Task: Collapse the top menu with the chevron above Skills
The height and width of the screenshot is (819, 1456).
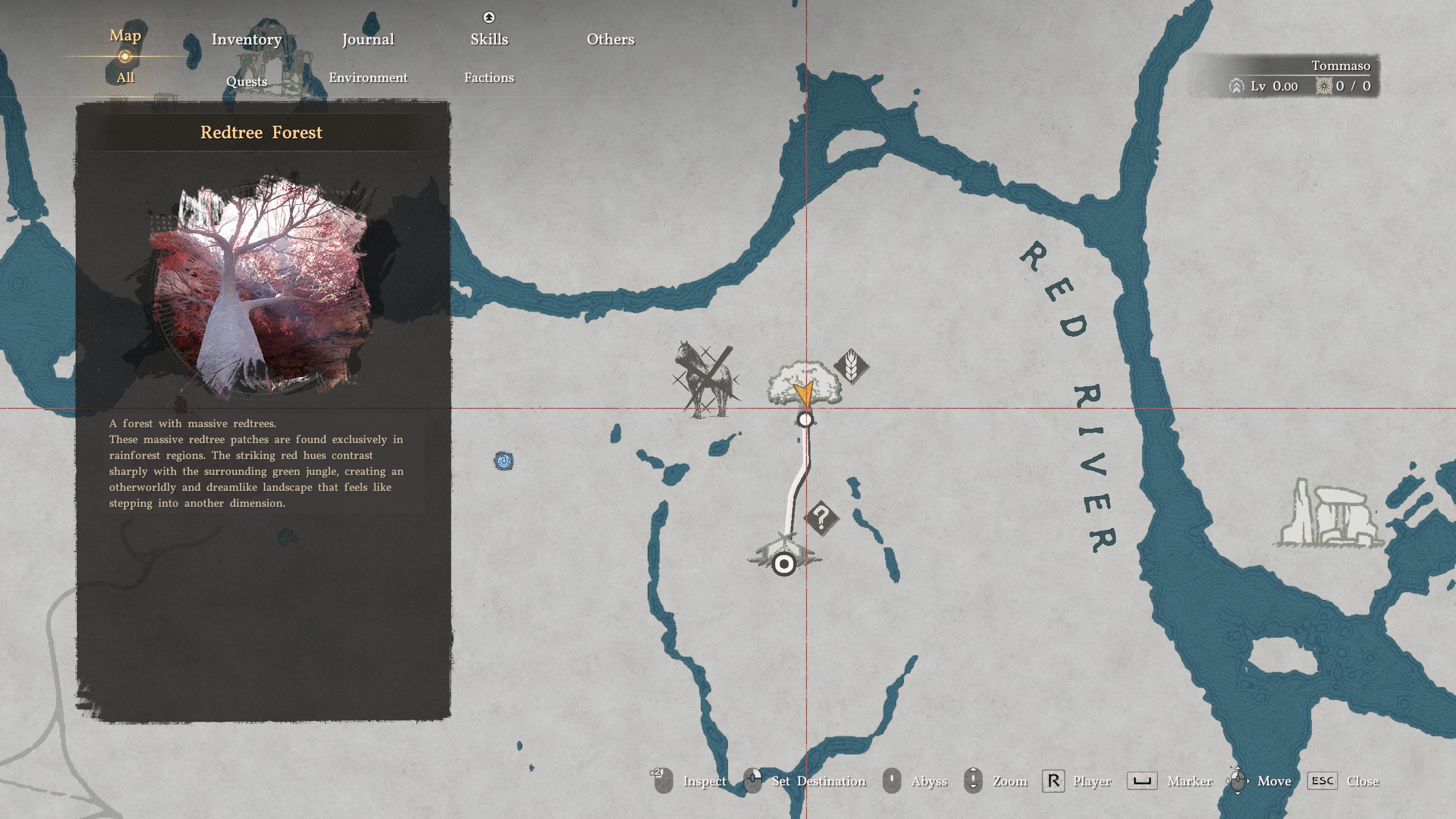Action: (x=489, y=16)
